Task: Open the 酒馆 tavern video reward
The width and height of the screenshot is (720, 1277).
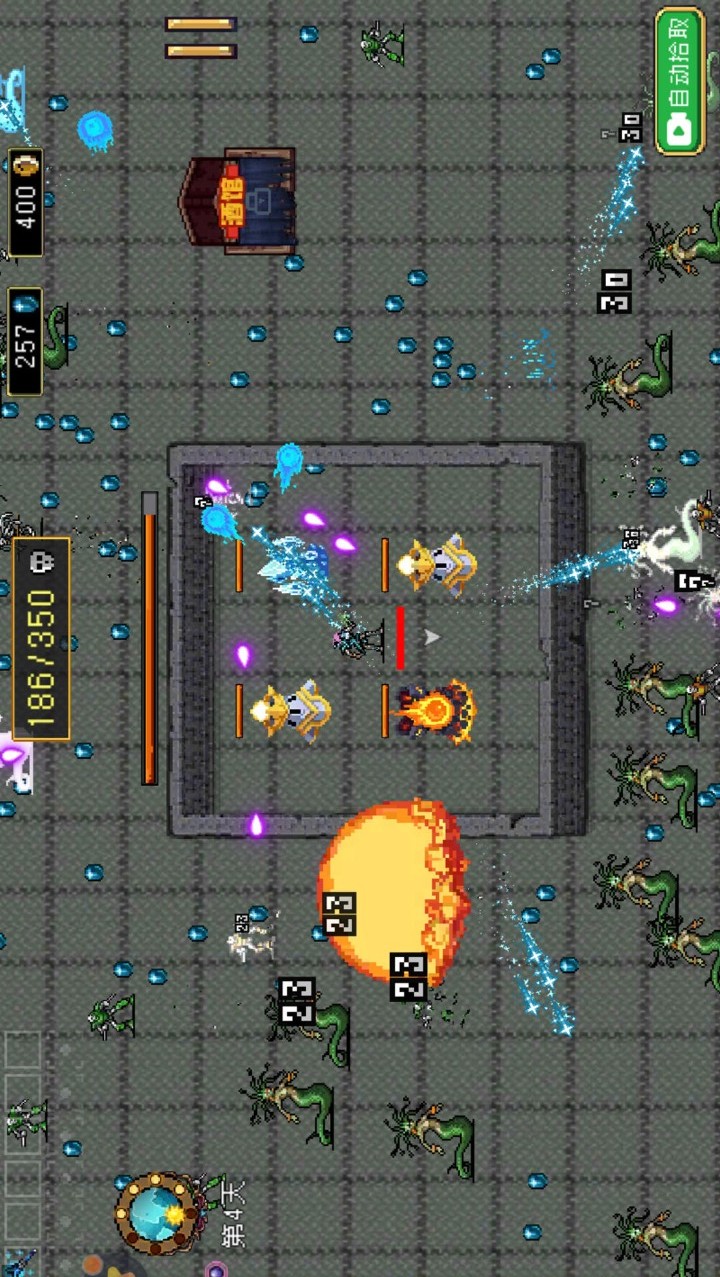Action: pyautogui.click(x=240, y=200)
